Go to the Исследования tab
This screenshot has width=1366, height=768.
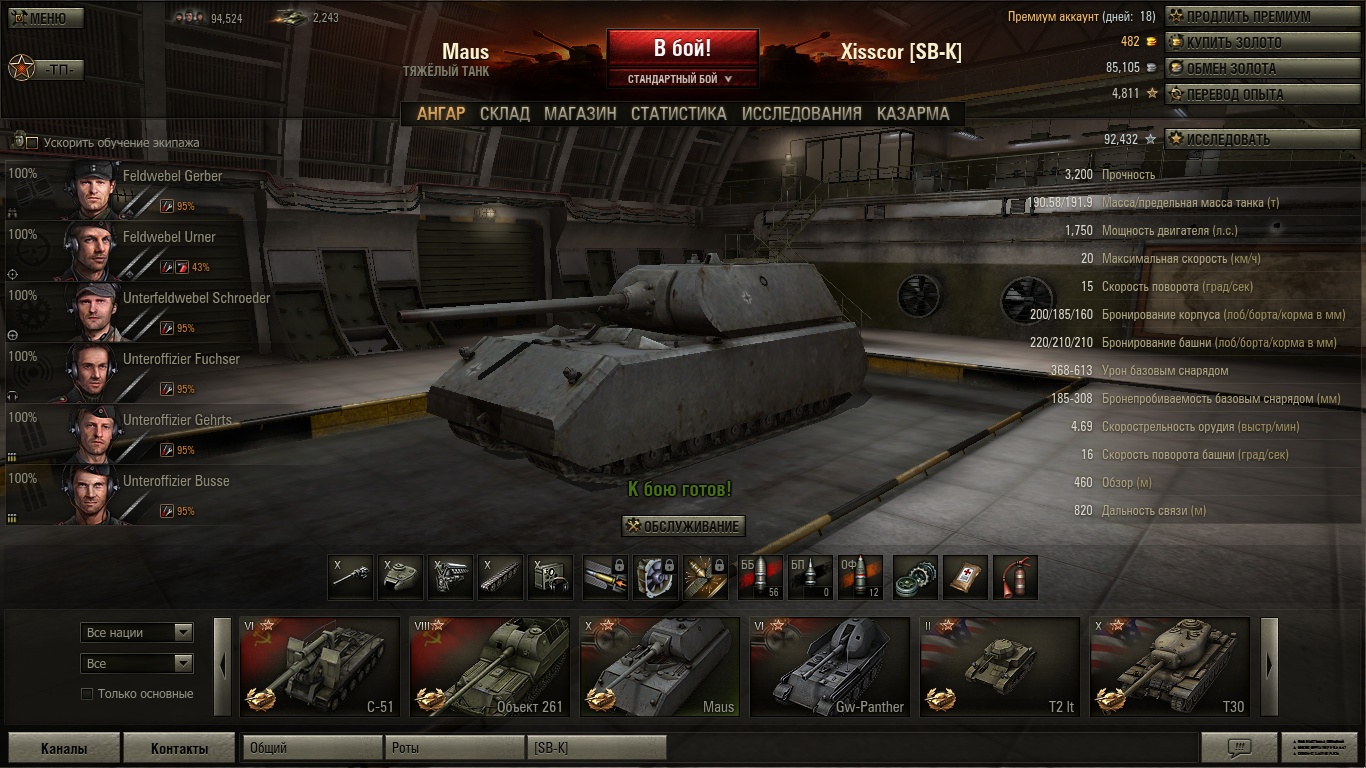point(801,113)
